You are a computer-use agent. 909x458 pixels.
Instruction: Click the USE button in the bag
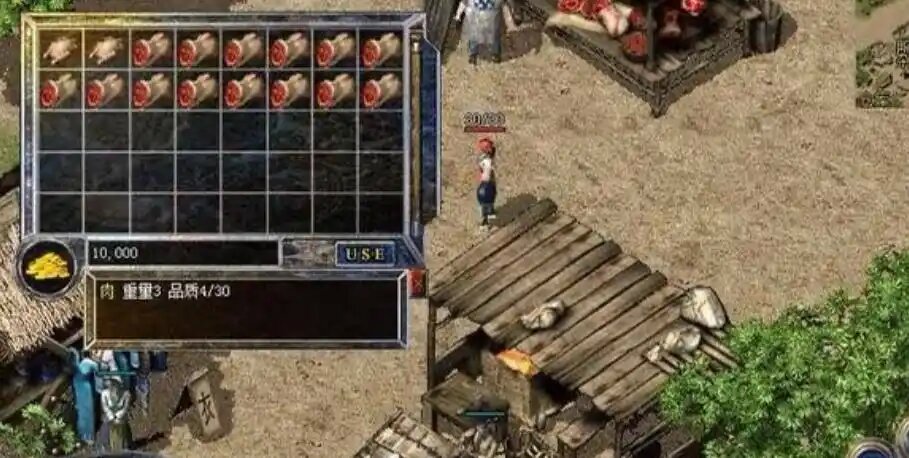point(364,254)
